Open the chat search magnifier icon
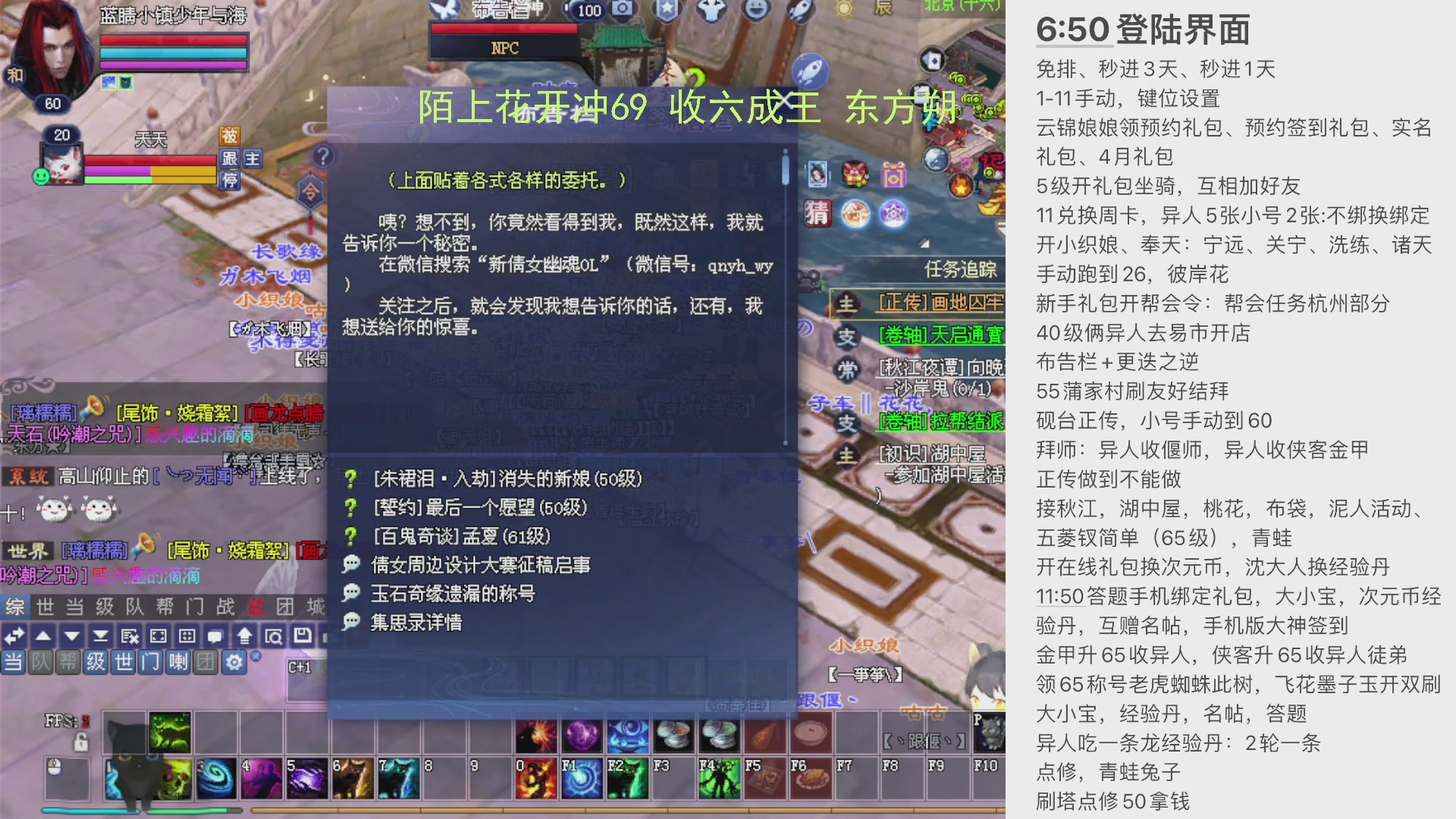1456x819 pixels. click(x=275, y=636)
